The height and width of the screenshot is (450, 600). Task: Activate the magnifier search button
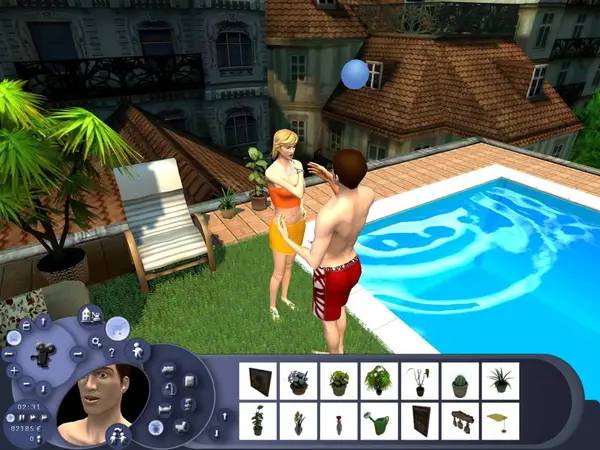click(95, 340)
